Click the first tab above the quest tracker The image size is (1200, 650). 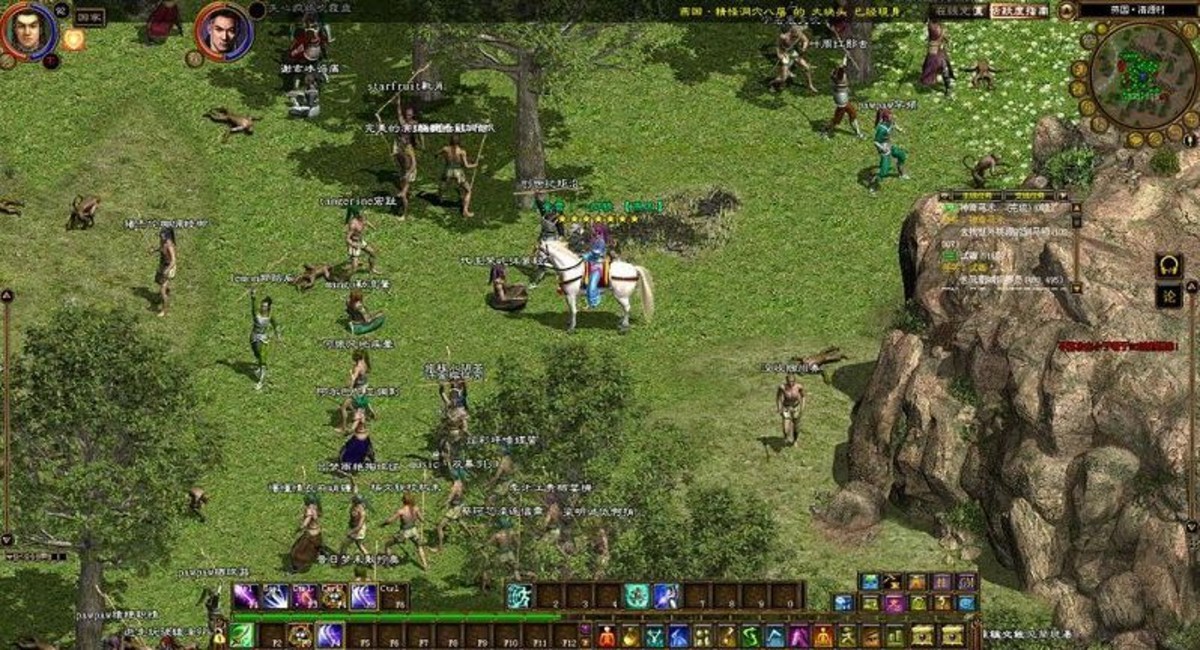967,196
